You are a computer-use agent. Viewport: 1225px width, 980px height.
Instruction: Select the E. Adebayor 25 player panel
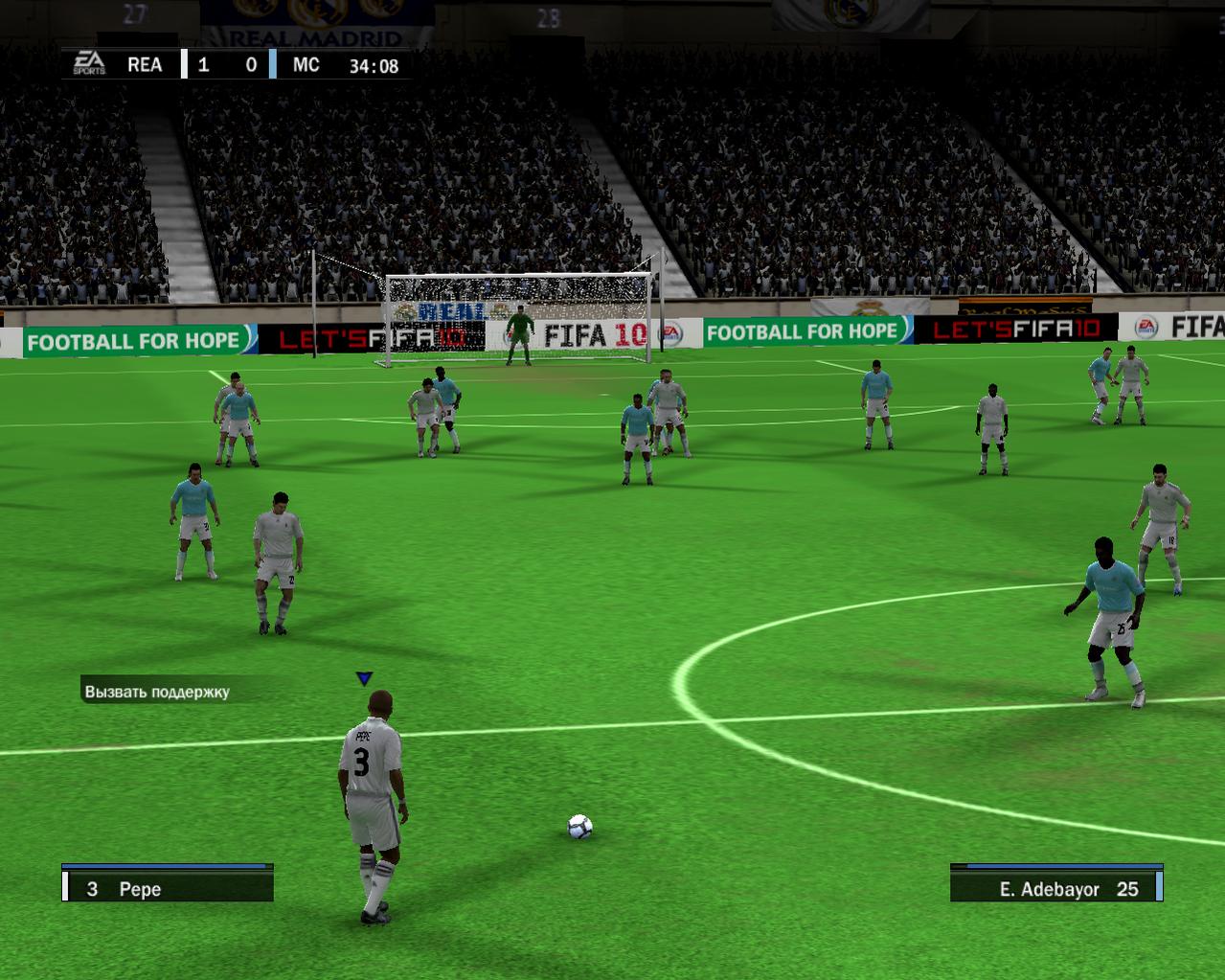pos(1056,888)
